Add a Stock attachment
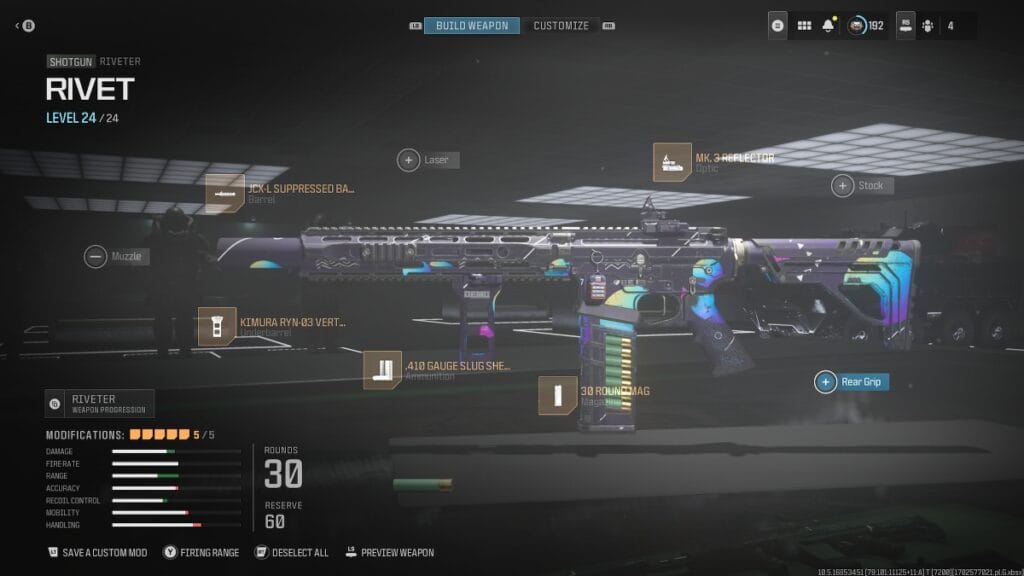 click(x=843, y=185)
